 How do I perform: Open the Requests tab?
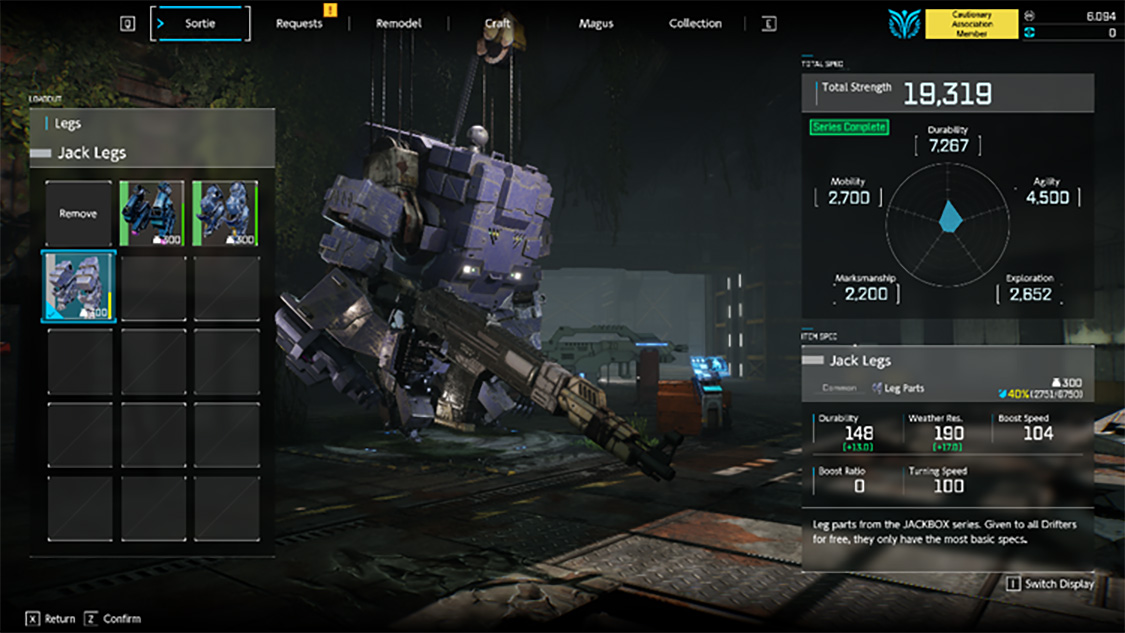pos(299,23)
